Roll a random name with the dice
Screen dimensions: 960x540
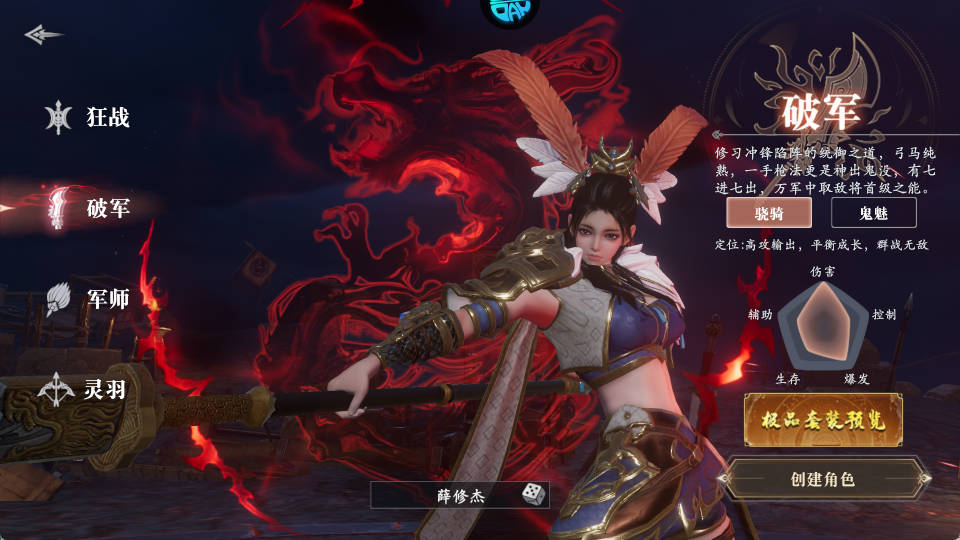532,494
